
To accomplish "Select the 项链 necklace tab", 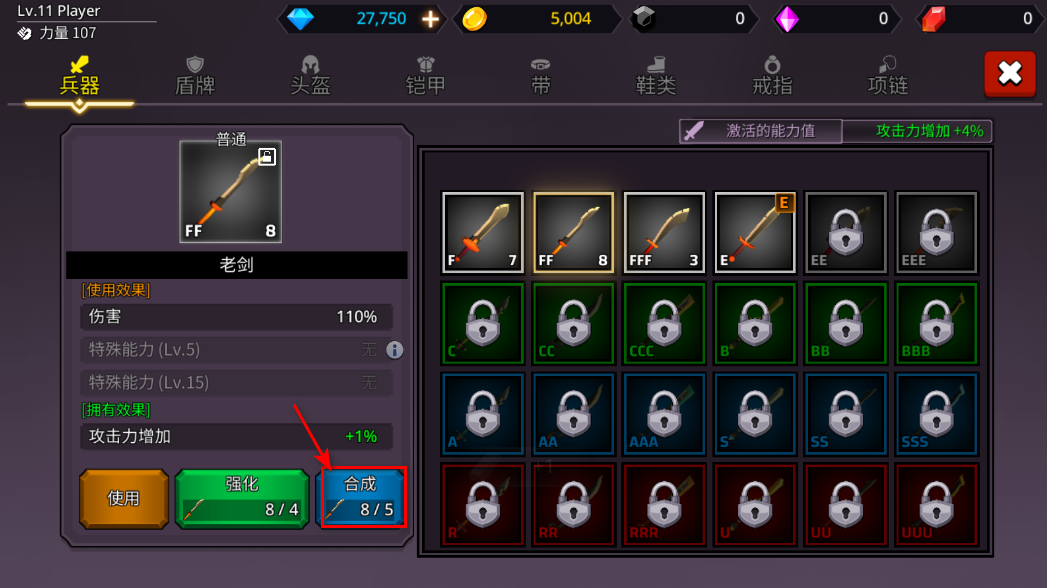I will pos(887,76).
